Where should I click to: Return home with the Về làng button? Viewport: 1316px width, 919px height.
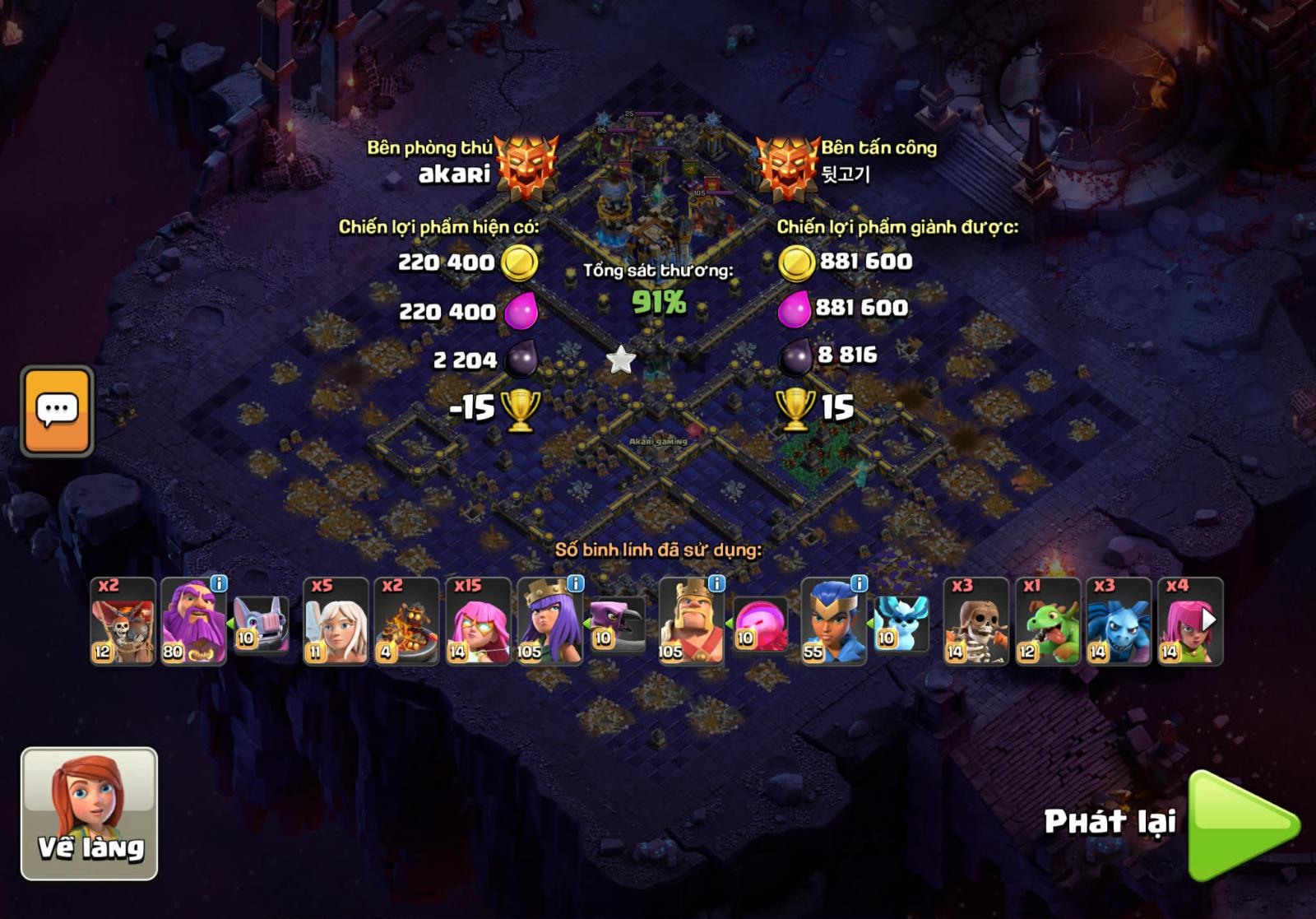(89, 813)
